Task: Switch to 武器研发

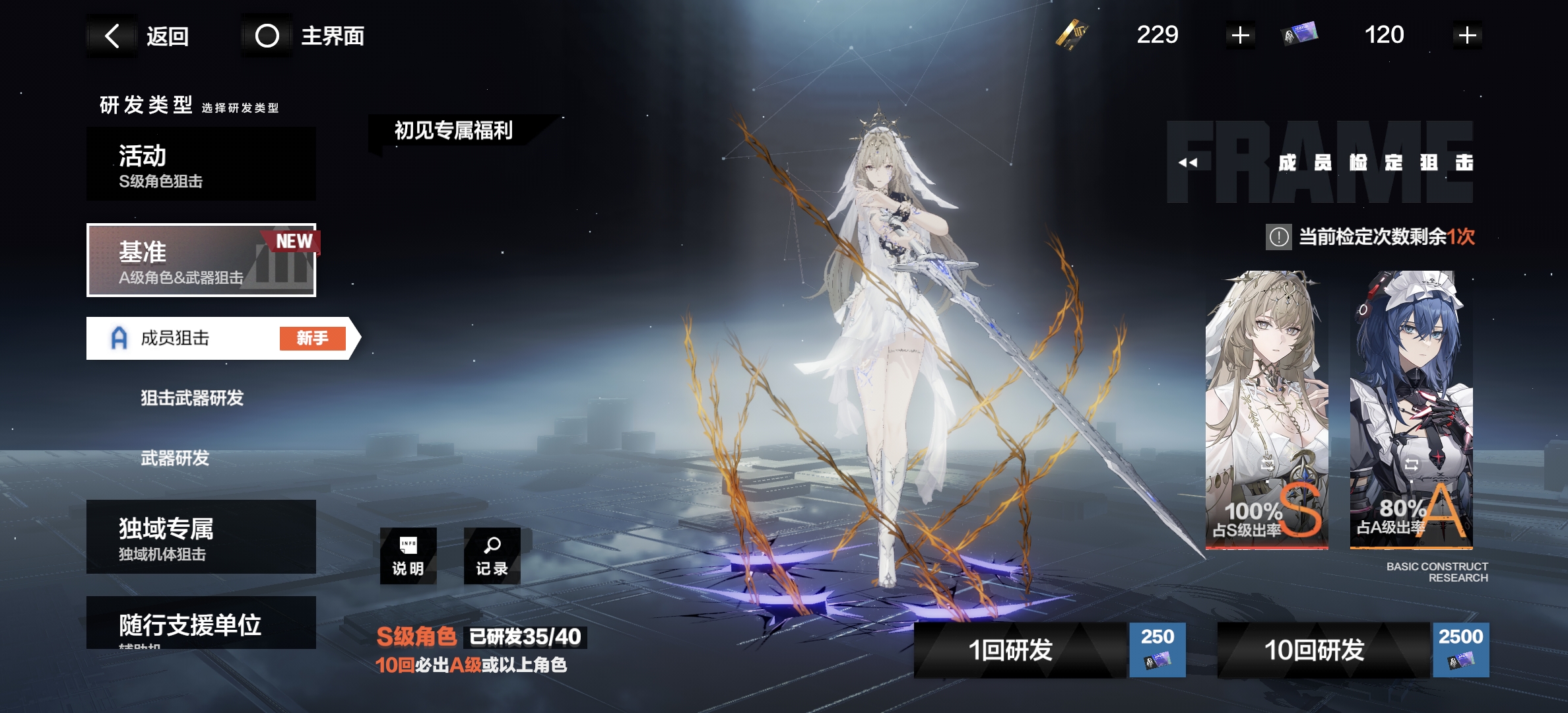Action: tap(175, 458)
